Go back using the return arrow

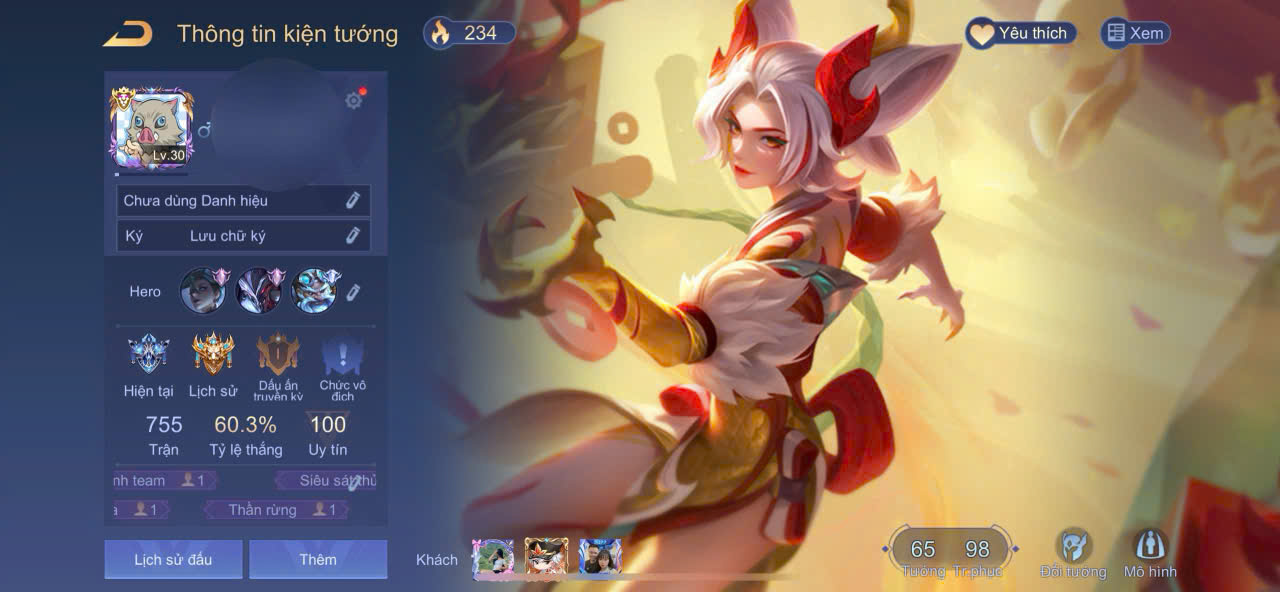coord(128,34)
